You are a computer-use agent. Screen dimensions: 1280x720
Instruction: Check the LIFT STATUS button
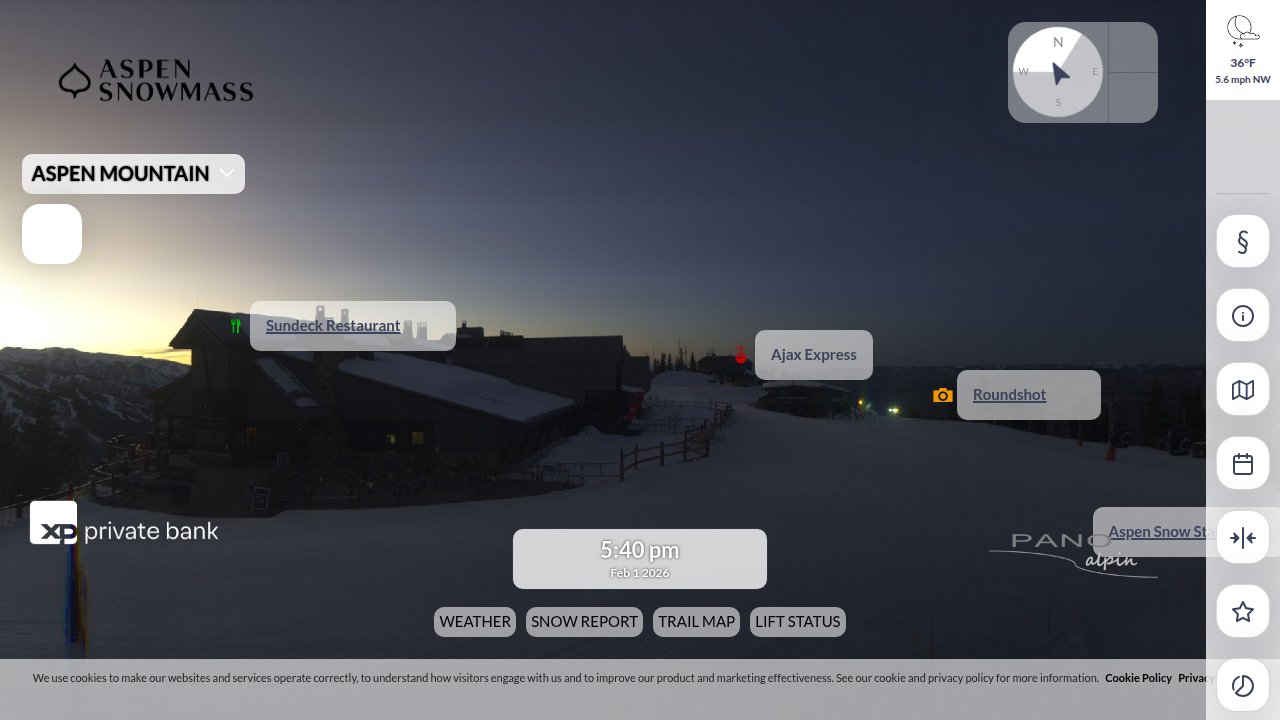[x=797, y=621]
